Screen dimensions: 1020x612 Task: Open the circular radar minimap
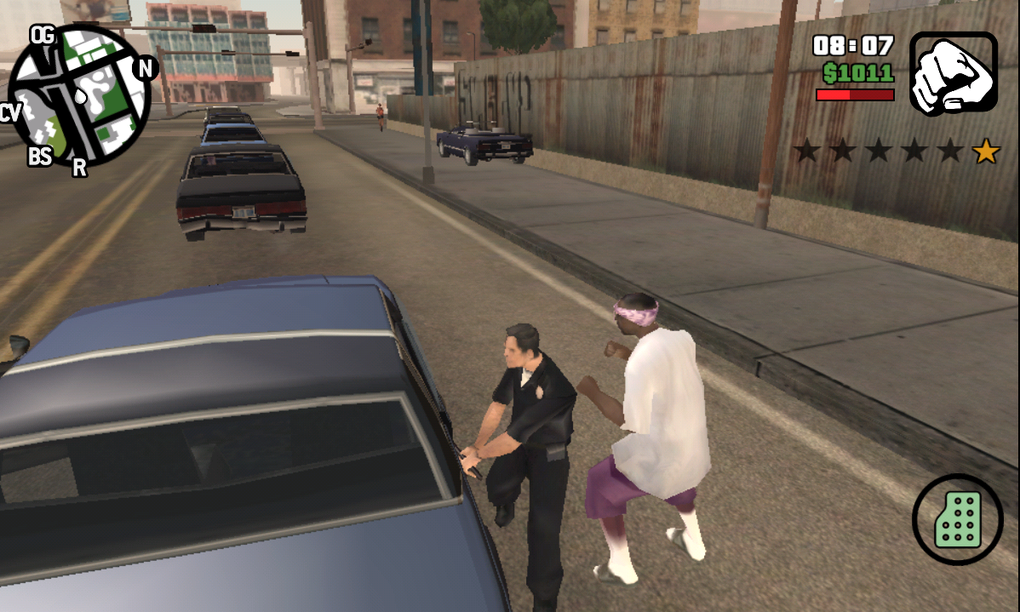(x=79, y=96)
